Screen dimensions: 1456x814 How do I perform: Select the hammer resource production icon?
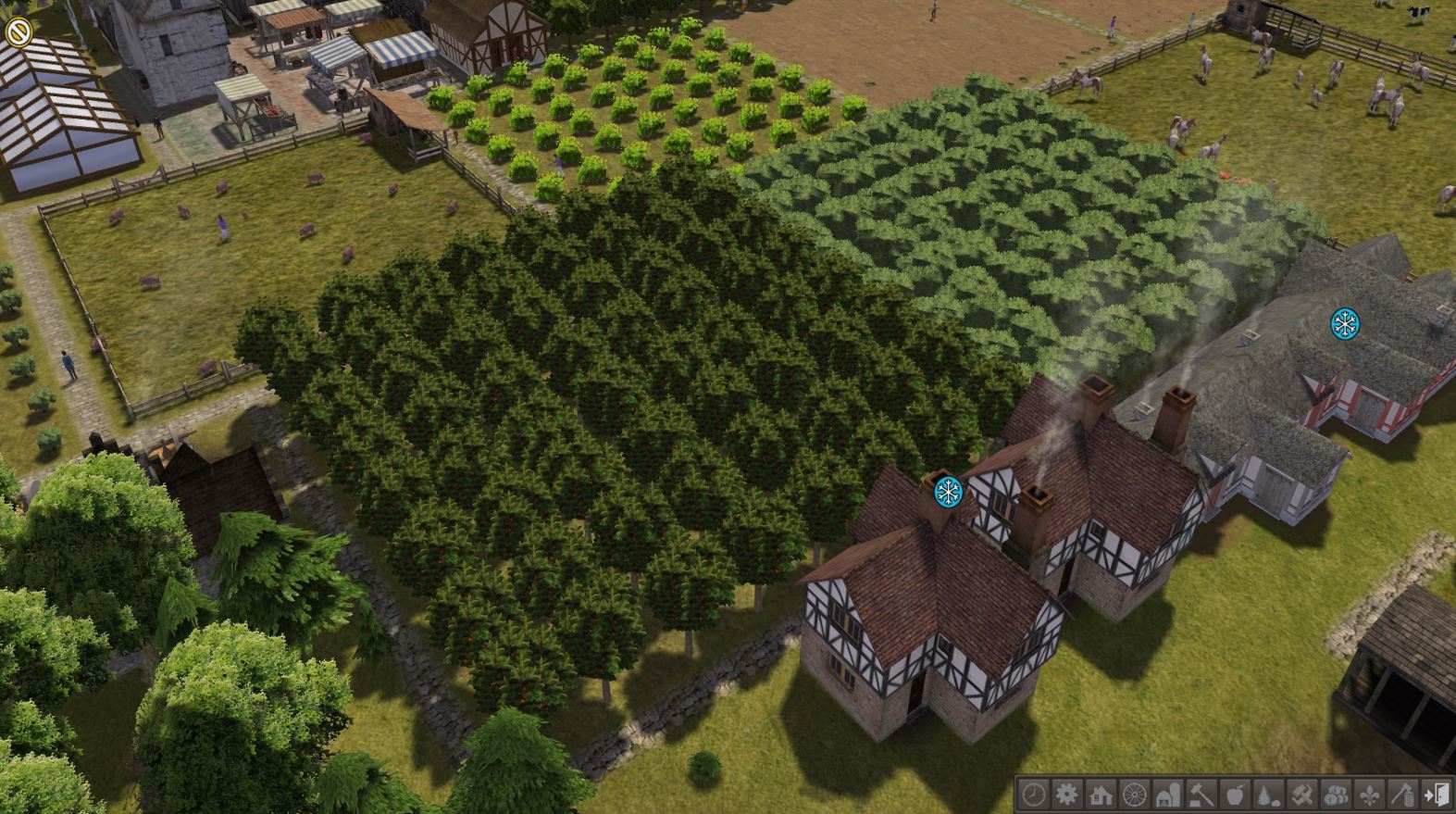tap(1201, 794)
